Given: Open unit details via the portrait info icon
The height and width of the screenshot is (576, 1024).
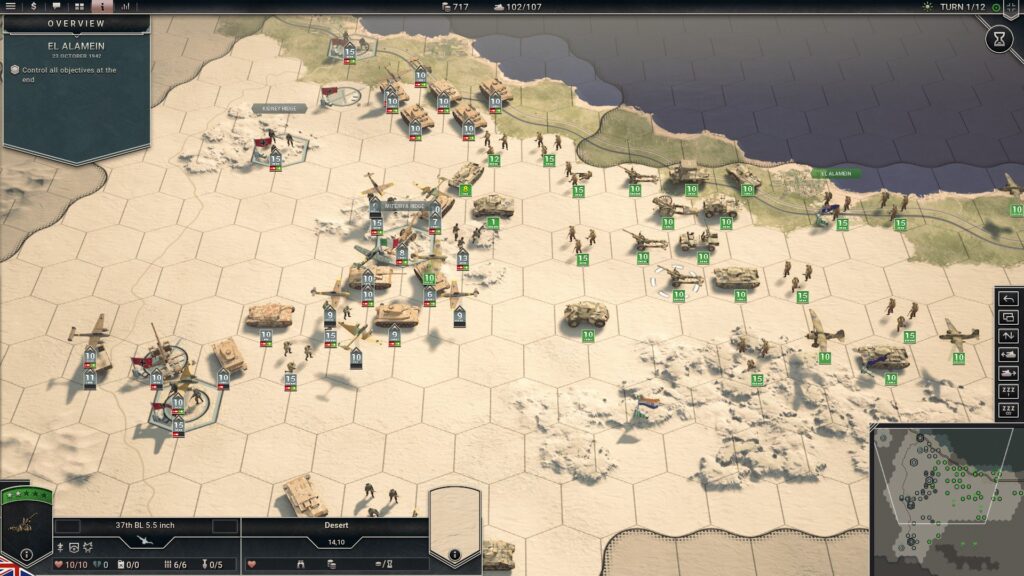Looking at the screenshot, I should point(27,554).
